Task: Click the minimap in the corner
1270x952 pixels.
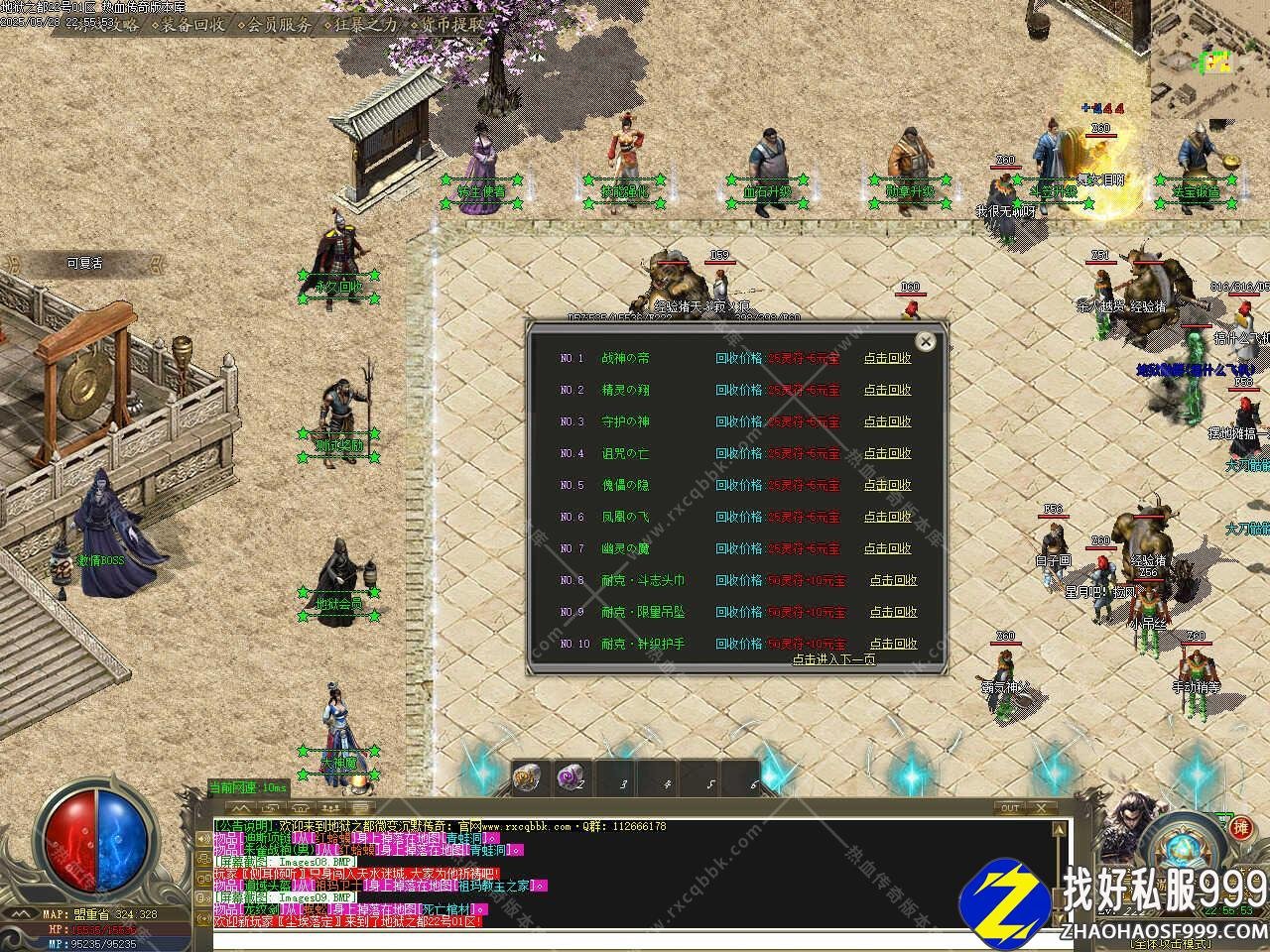Action: pyautogui.click(x=1210, y=45)
